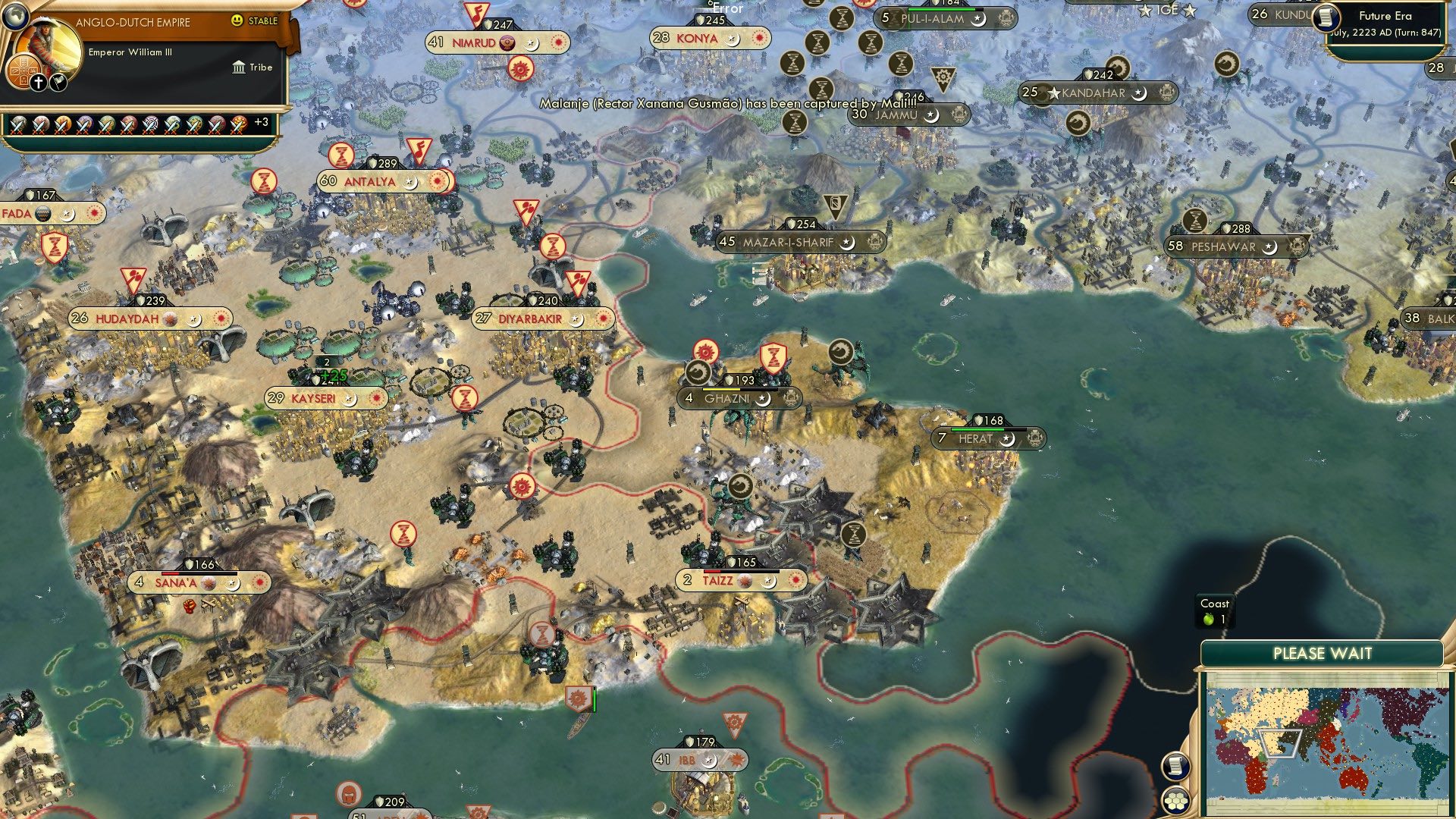Image resolution: width=1456 pixels, height=819 pixels.
Task: Open Social Policies via the orange medallion icon
Action: (23, 71)
